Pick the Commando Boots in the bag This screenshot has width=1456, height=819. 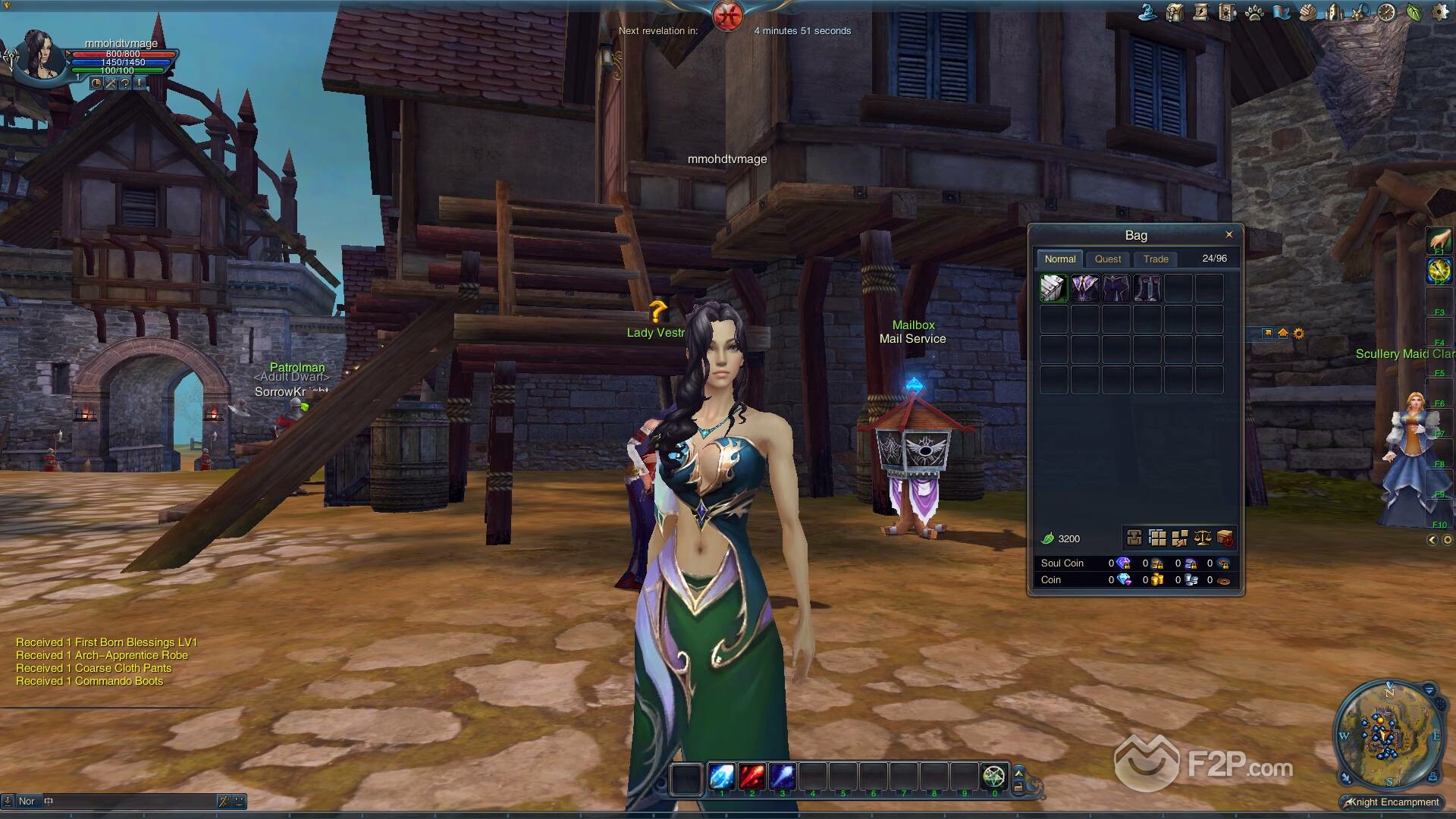(1147, 288)
